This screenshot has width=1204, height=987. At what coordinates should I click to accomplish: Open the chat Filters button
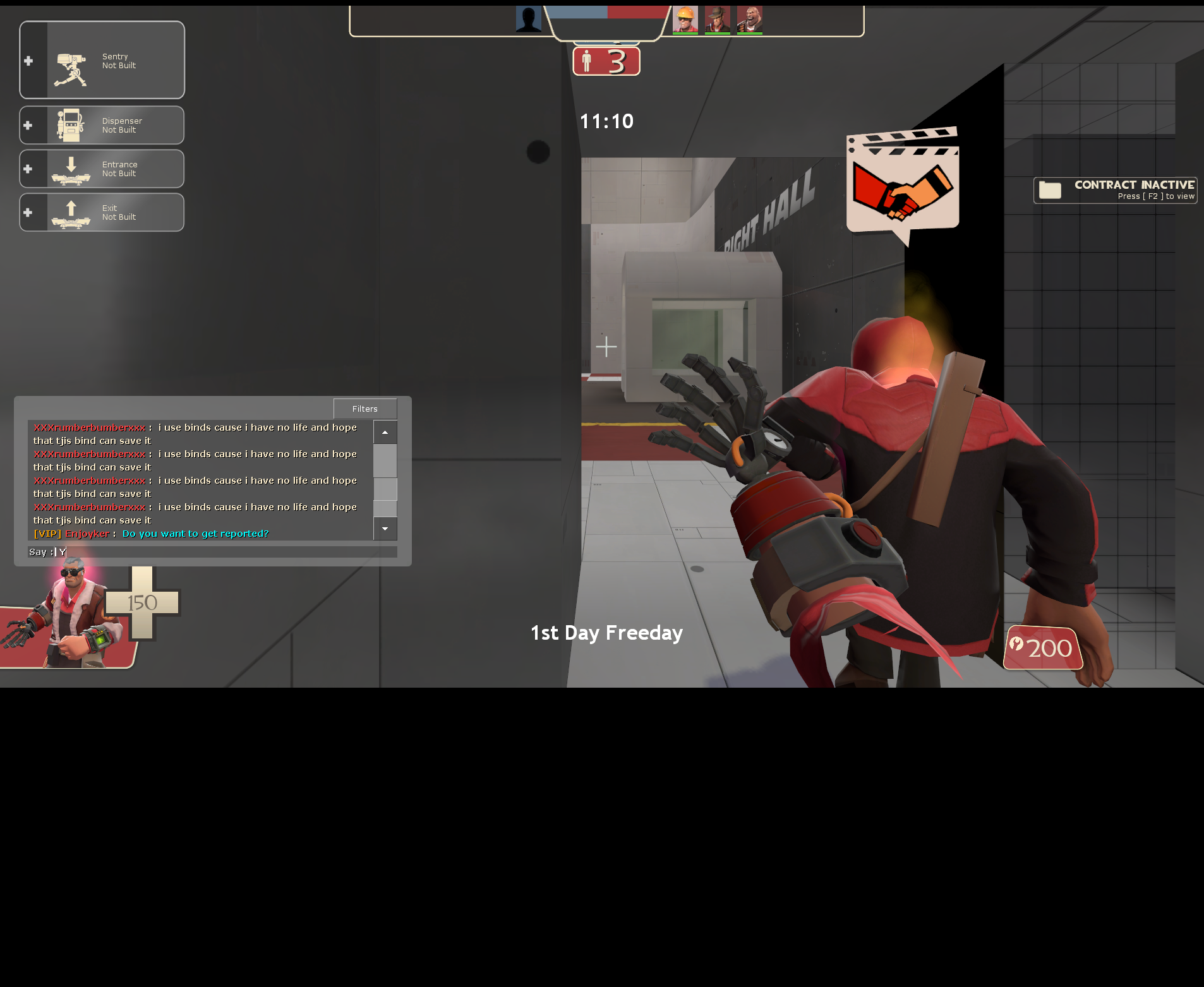365,409
